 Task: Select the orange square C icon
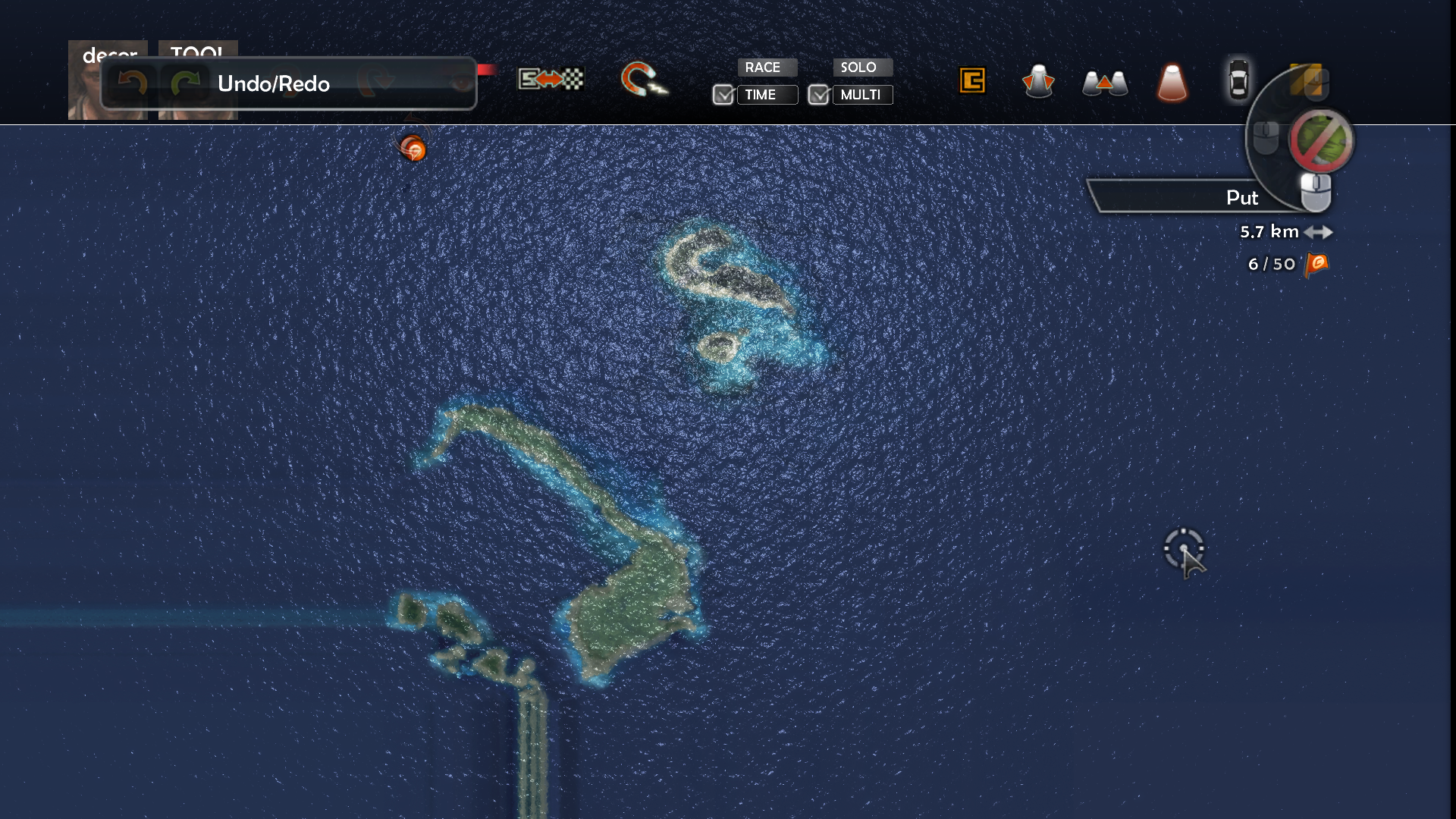(972, 80)
